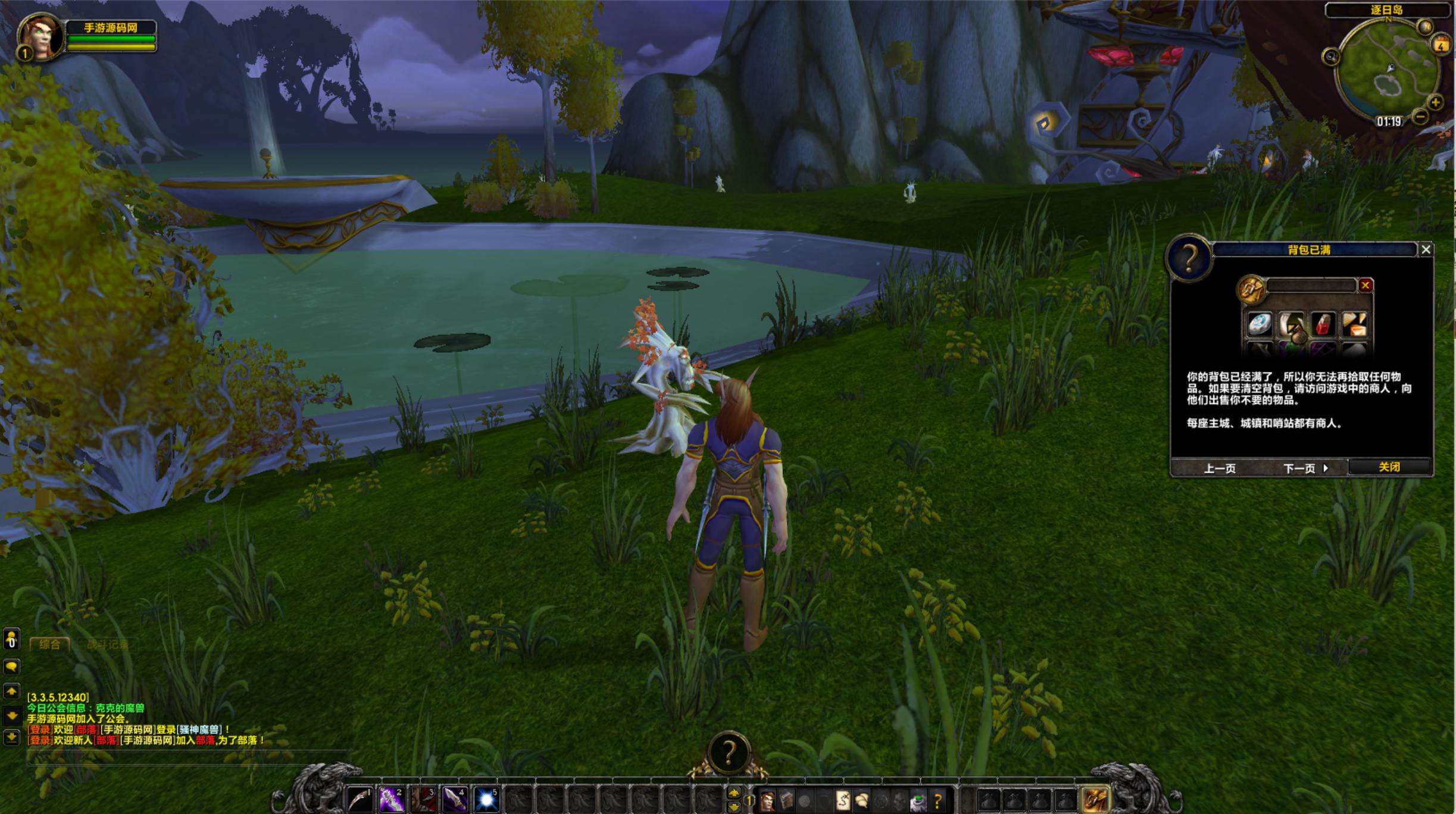This screenshot has width=1456, height=814.
Task: Click the tutorial alert question mark above the bar
Action: point(729,753)
